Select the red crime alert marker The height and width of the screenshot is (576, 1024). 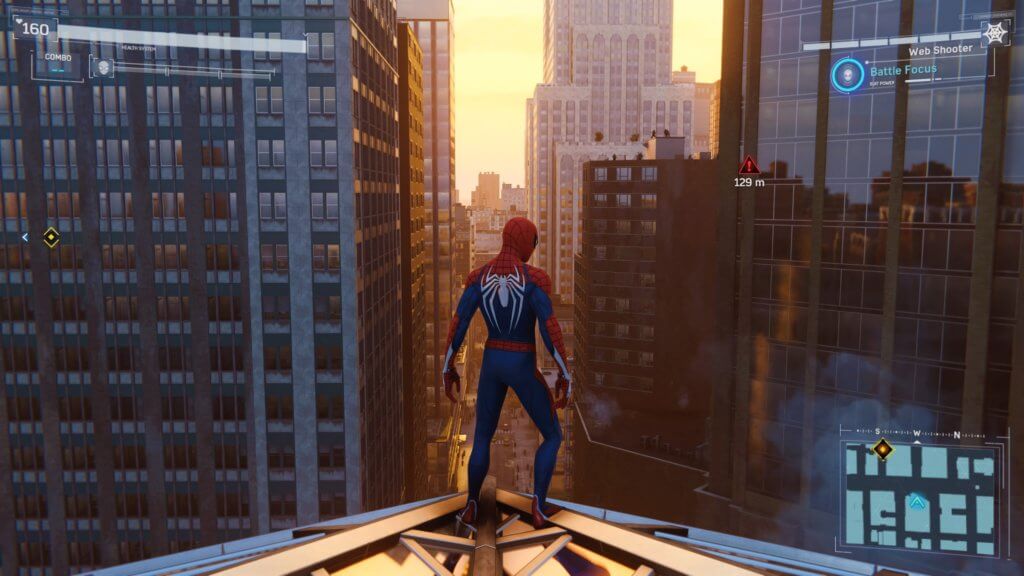[x=748, y=165]
